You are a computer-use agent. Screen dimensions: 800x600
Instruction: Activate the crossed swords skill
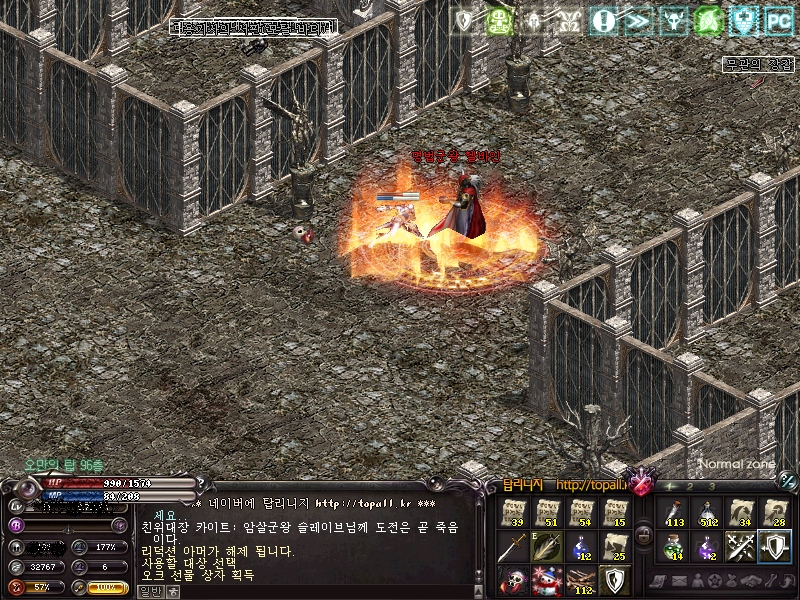point(740,546)
